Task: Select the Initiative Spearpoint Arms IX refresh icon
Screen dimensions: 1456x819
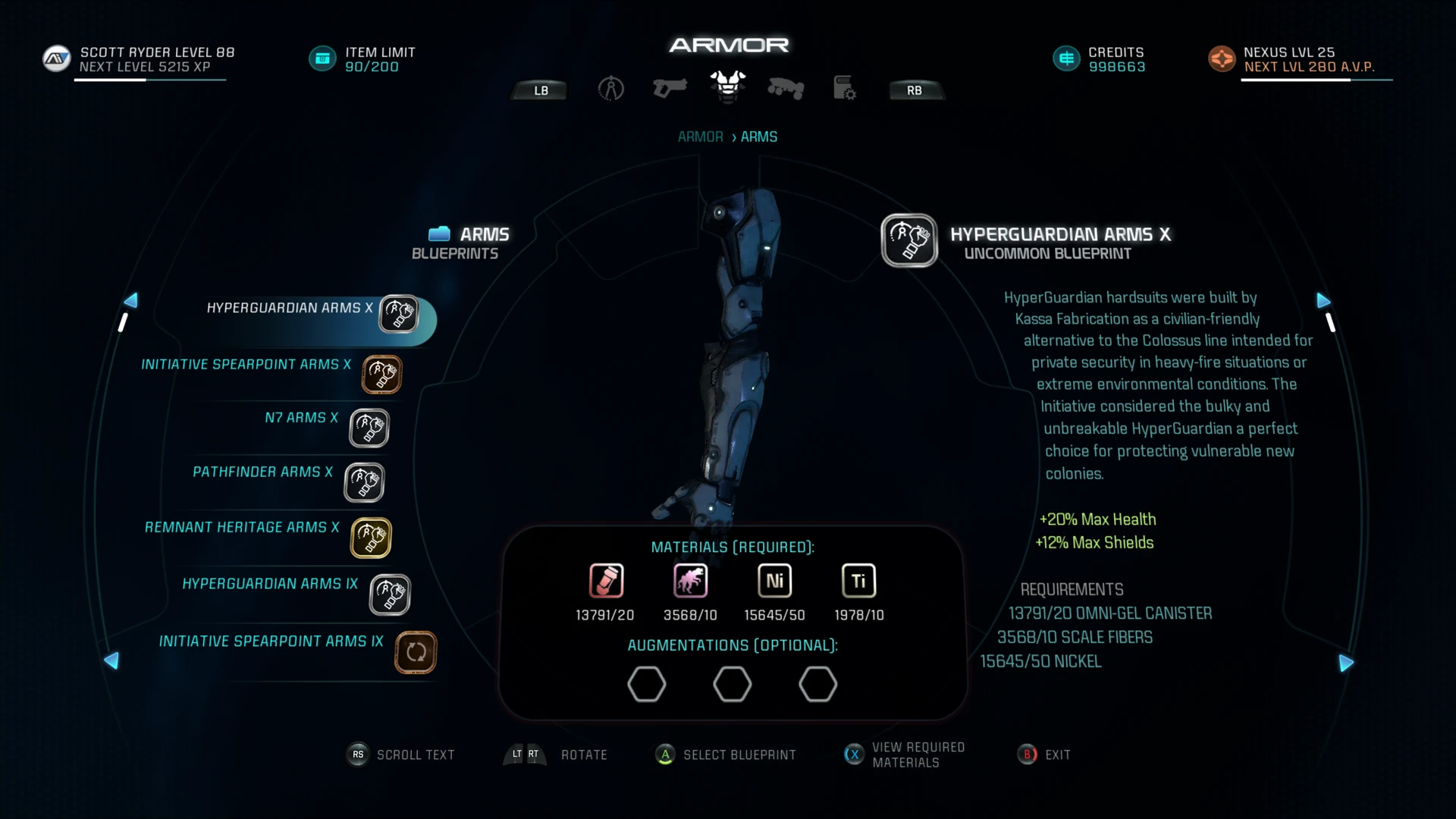Action: pos(415,652)
